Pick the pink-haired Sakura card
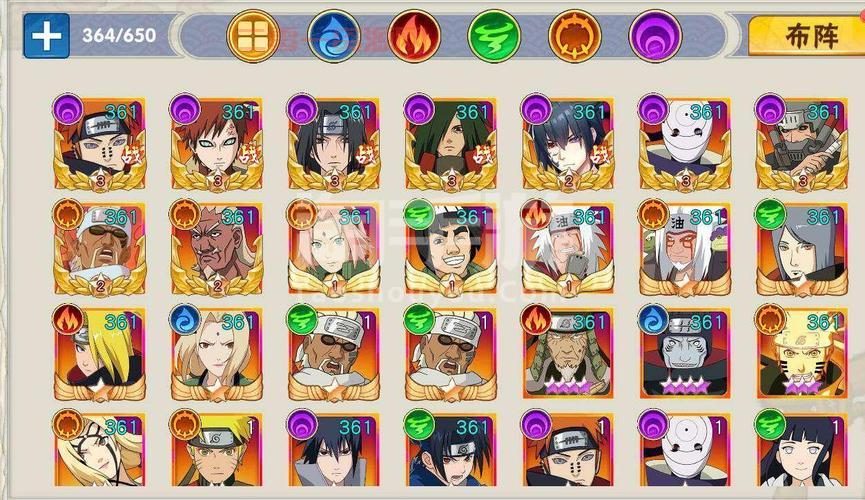865x500 pixels. pyautogui.click(x=330, y=250)
